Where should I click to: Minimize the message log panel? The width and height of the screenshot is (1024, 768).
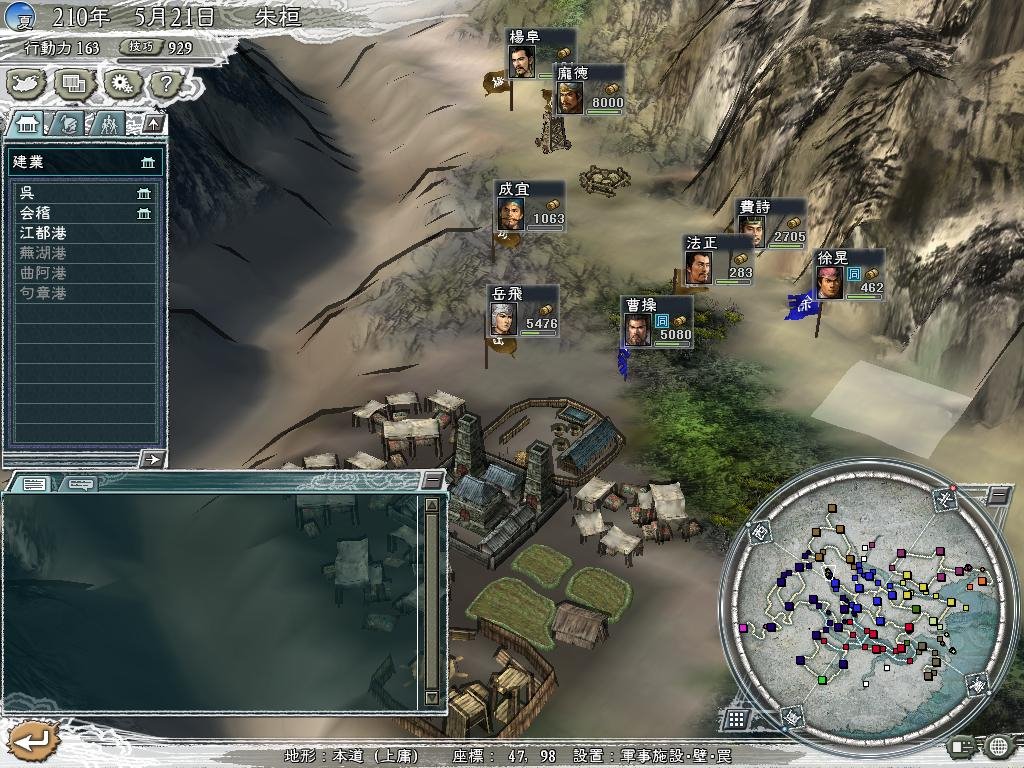pos(431,481)
